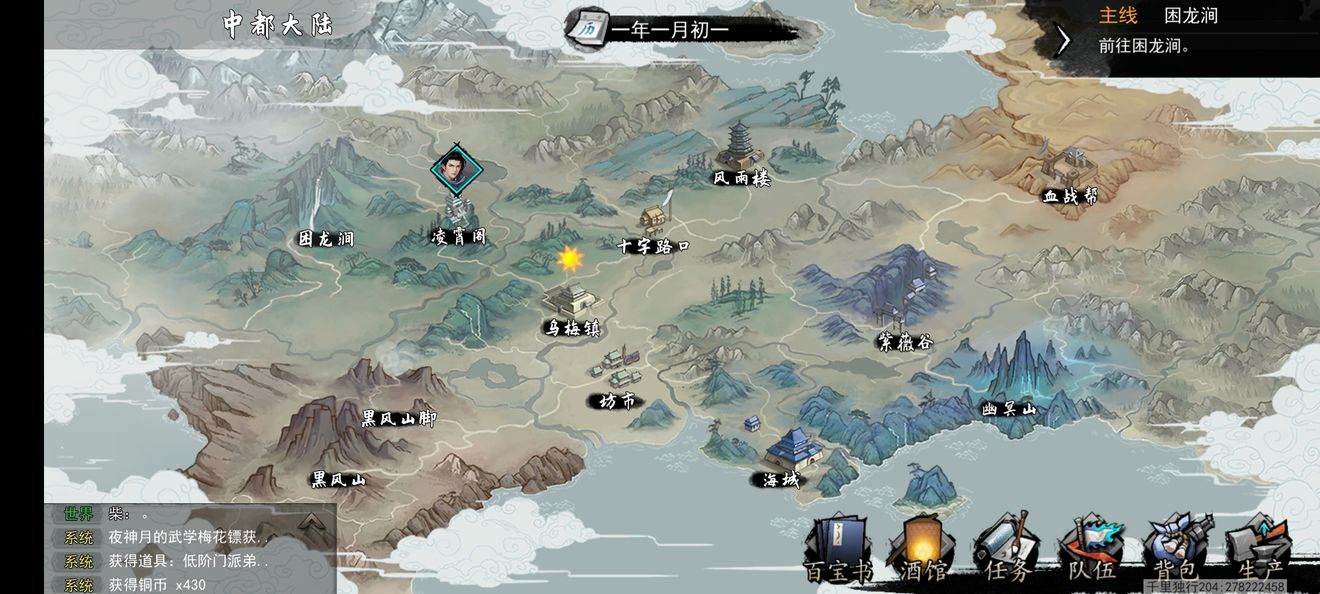Open the 队伍 team screen

point(1091,548)
